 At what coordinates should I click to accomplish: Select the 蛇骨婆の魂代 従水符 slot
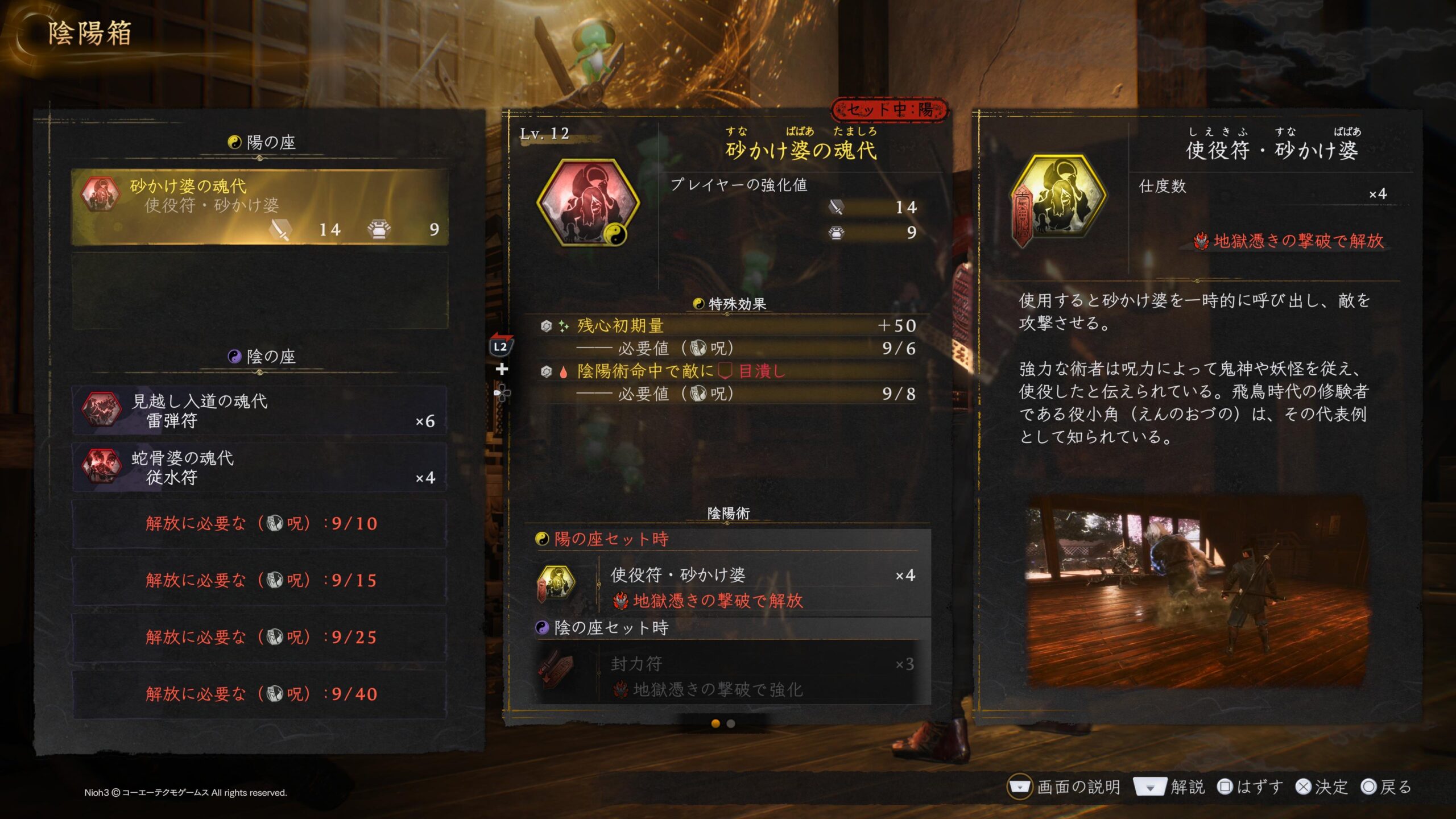[x=259, y=468]
